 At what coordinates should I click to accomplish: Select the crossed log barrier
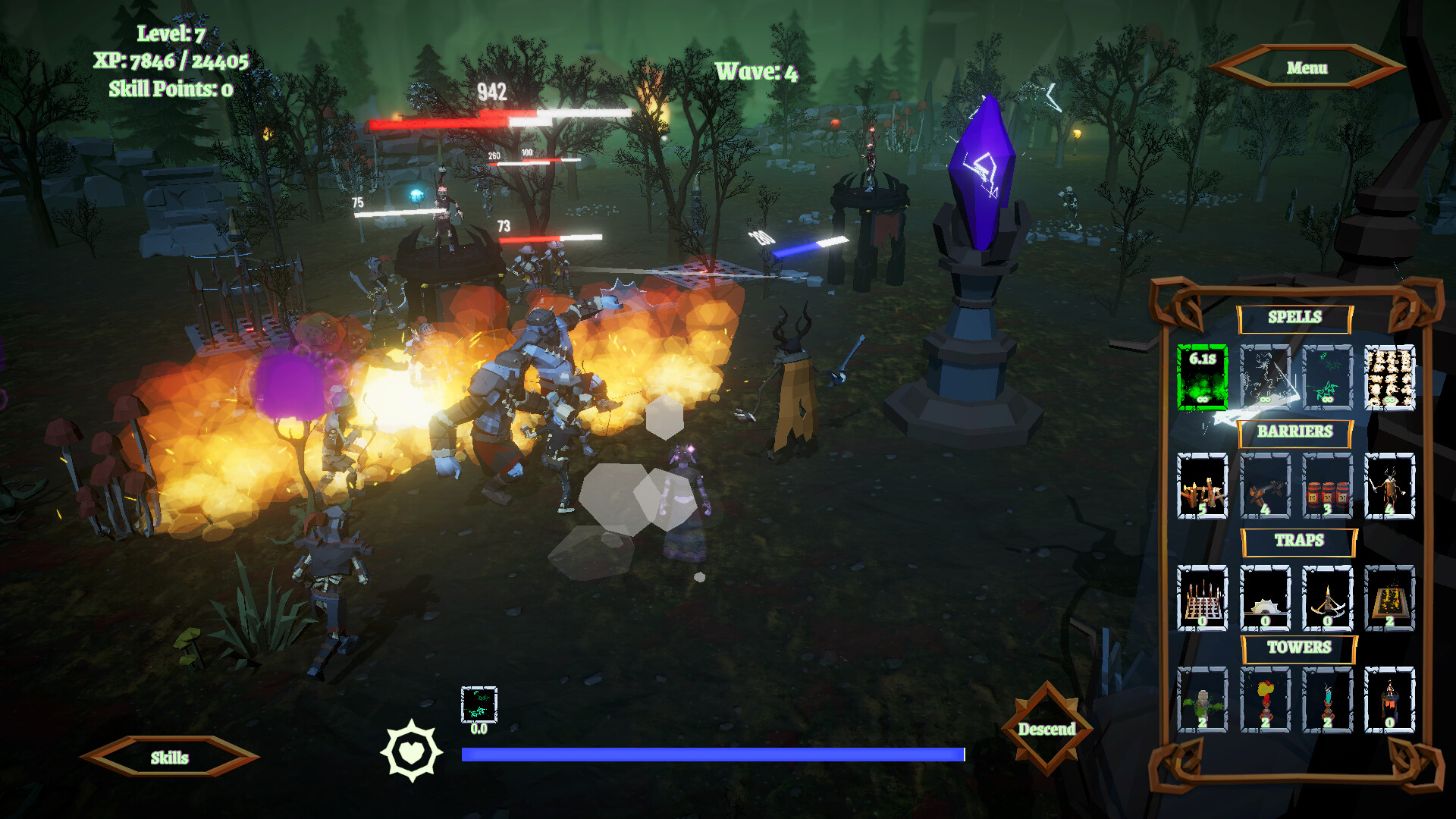tap(1265, 486)
